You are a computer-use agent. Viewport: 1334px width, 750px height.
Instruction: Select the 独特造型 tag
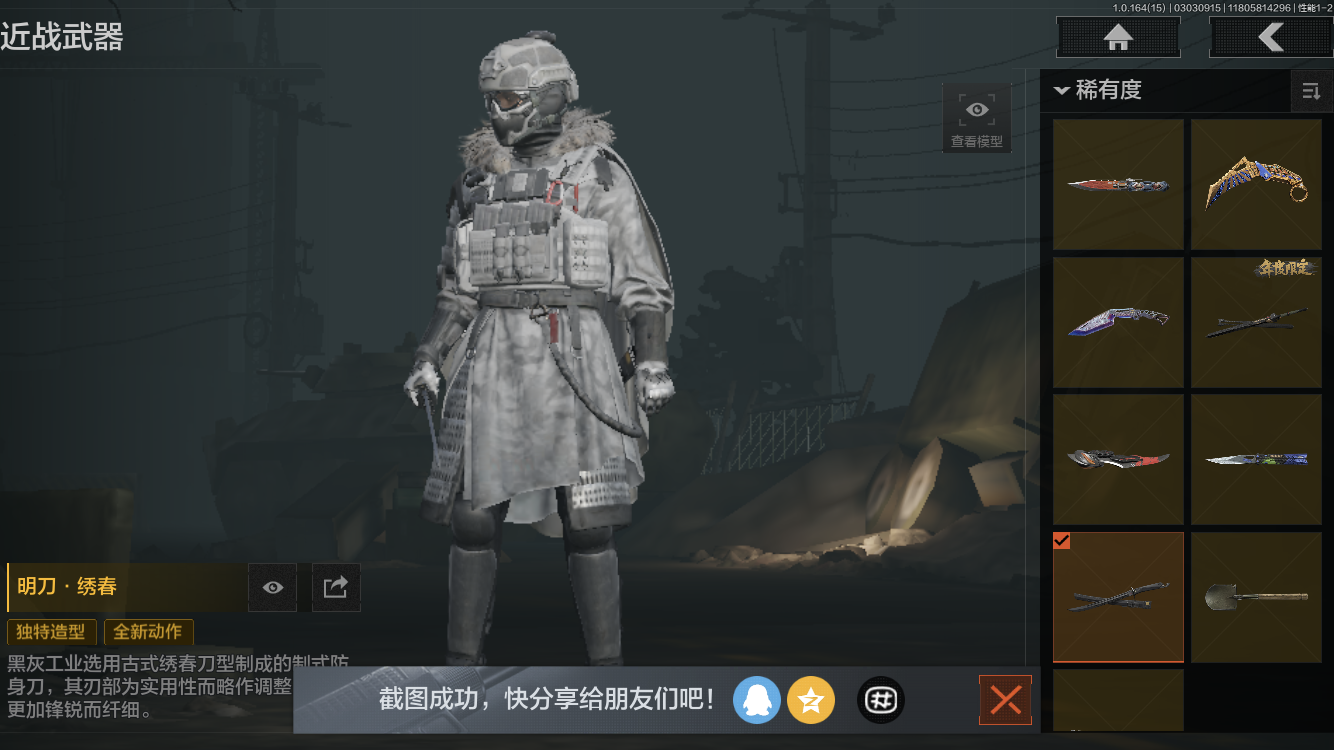pyautogui.click(x=51, y=632)
